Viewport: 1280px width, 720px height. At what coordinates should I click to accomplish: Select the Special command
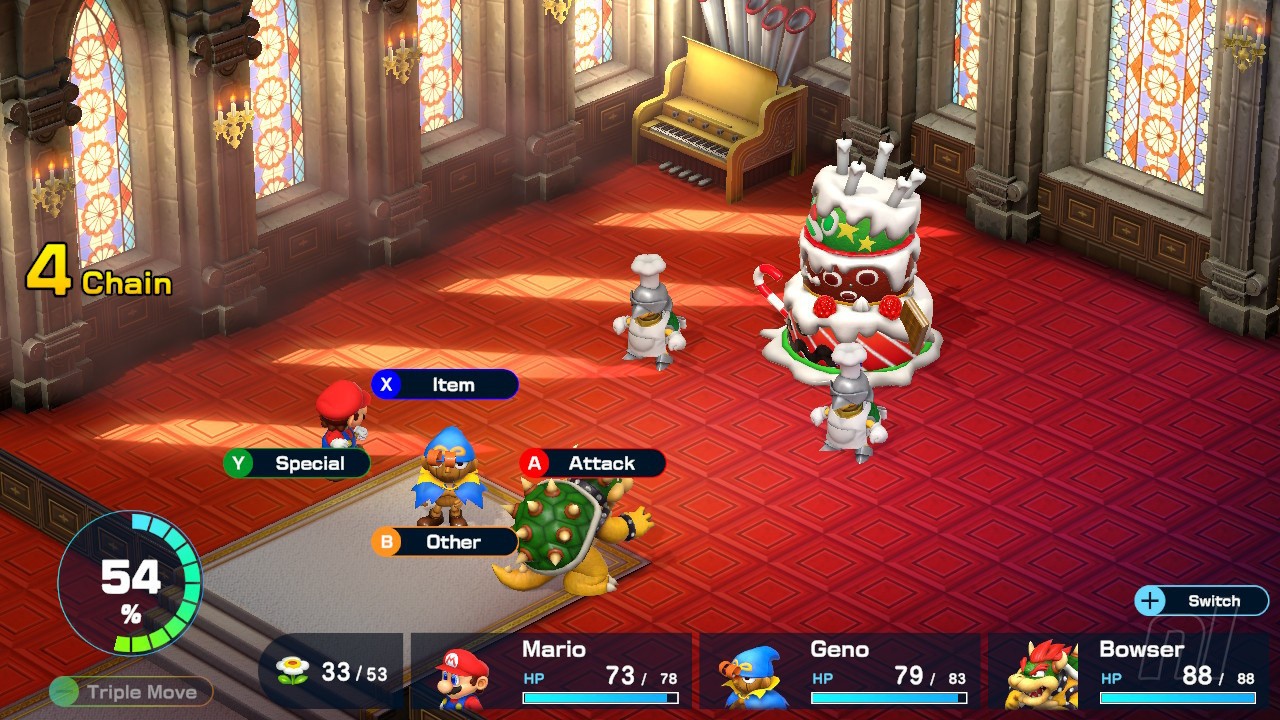click(297, 463)
